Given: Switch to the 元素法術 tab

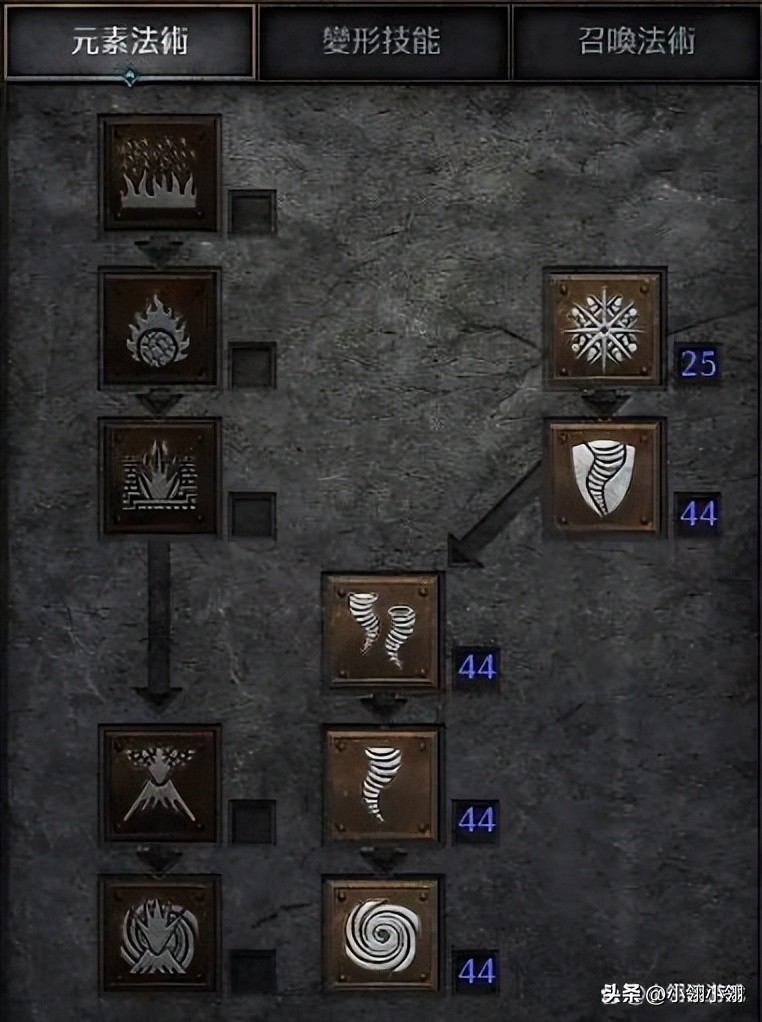Looking at the screenshot, I should (x=130, y=42).
